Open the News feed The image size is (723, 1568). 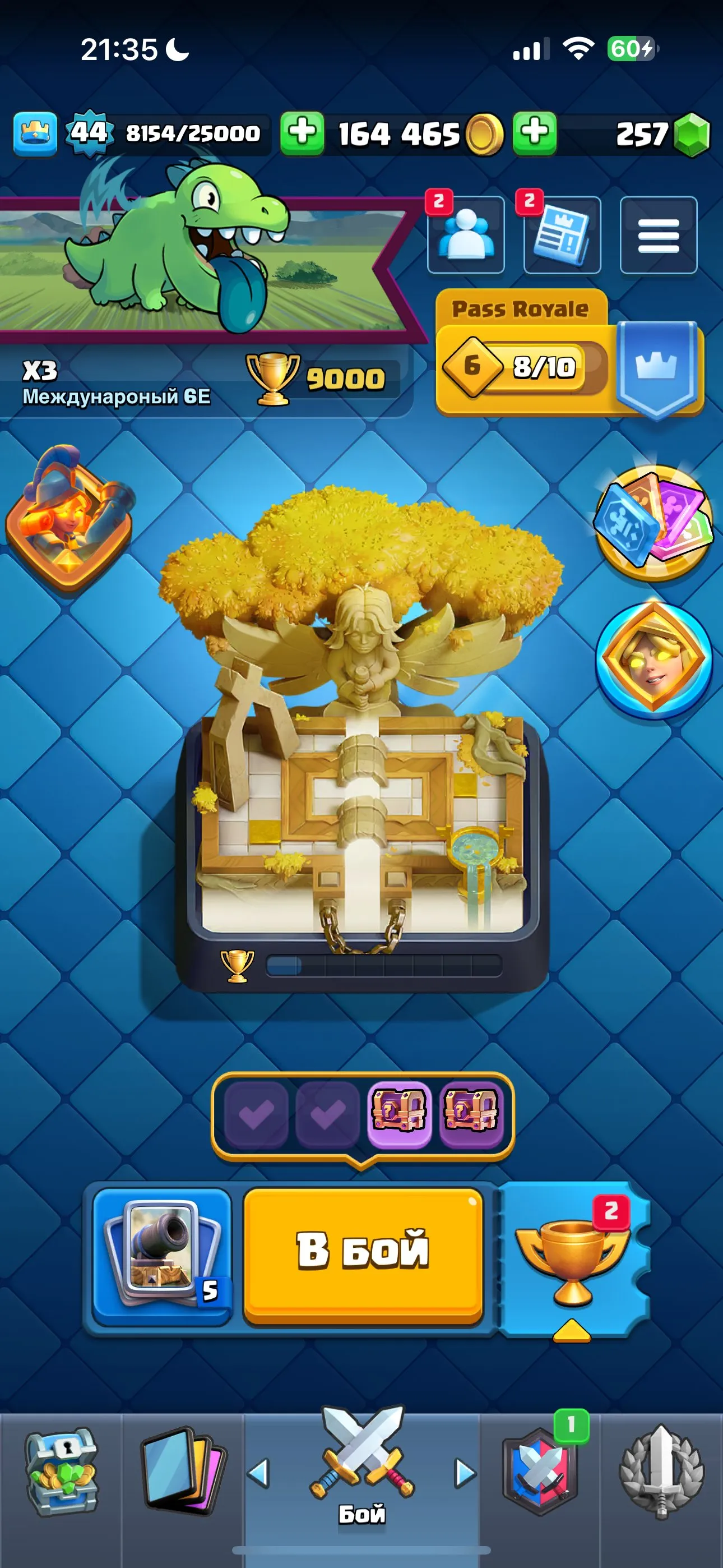click(x=560, y=236)
